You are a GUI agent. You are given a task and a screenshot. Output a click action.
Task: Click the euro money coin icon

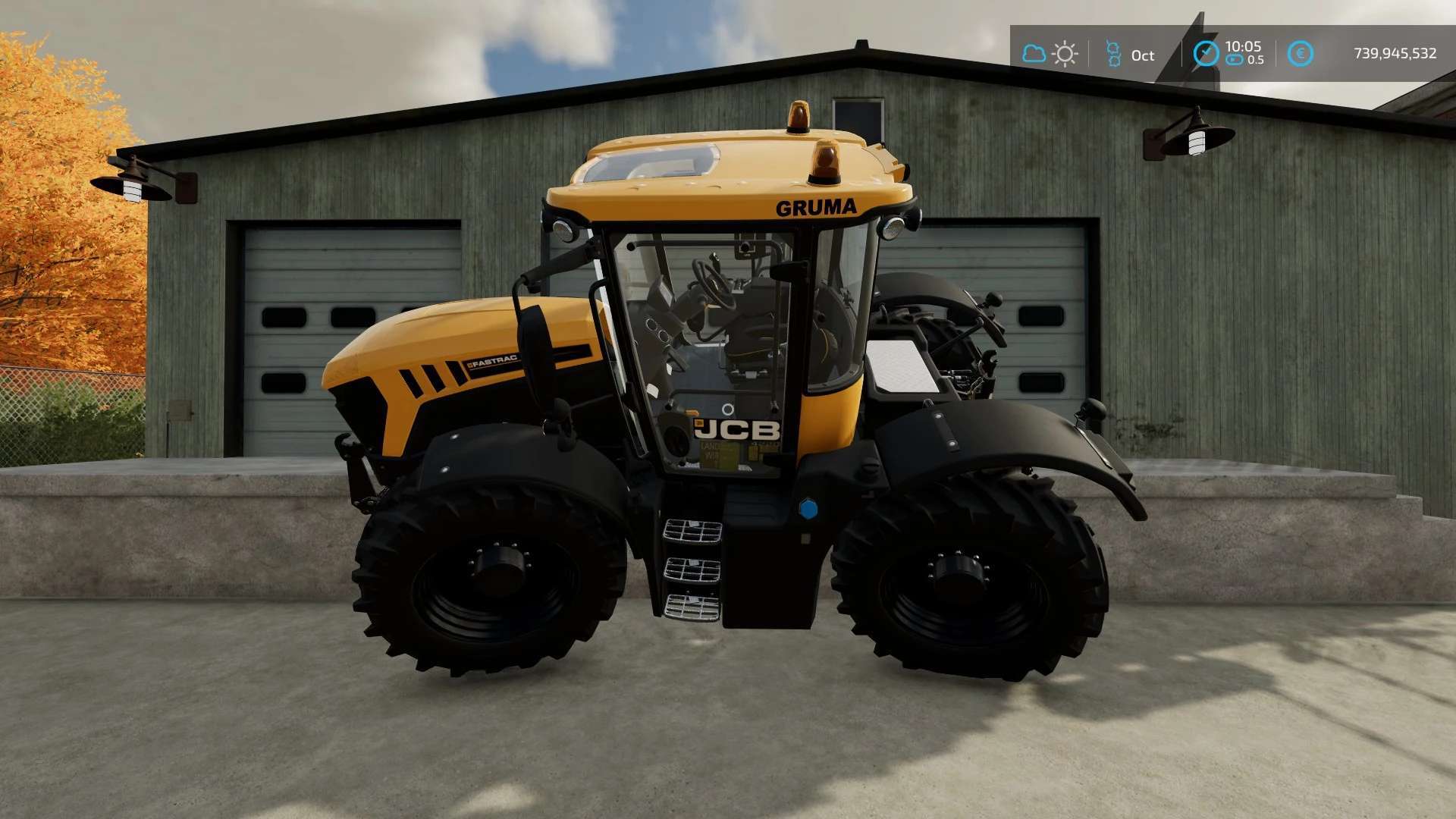pyautogui.click(x=1300, y=54)
